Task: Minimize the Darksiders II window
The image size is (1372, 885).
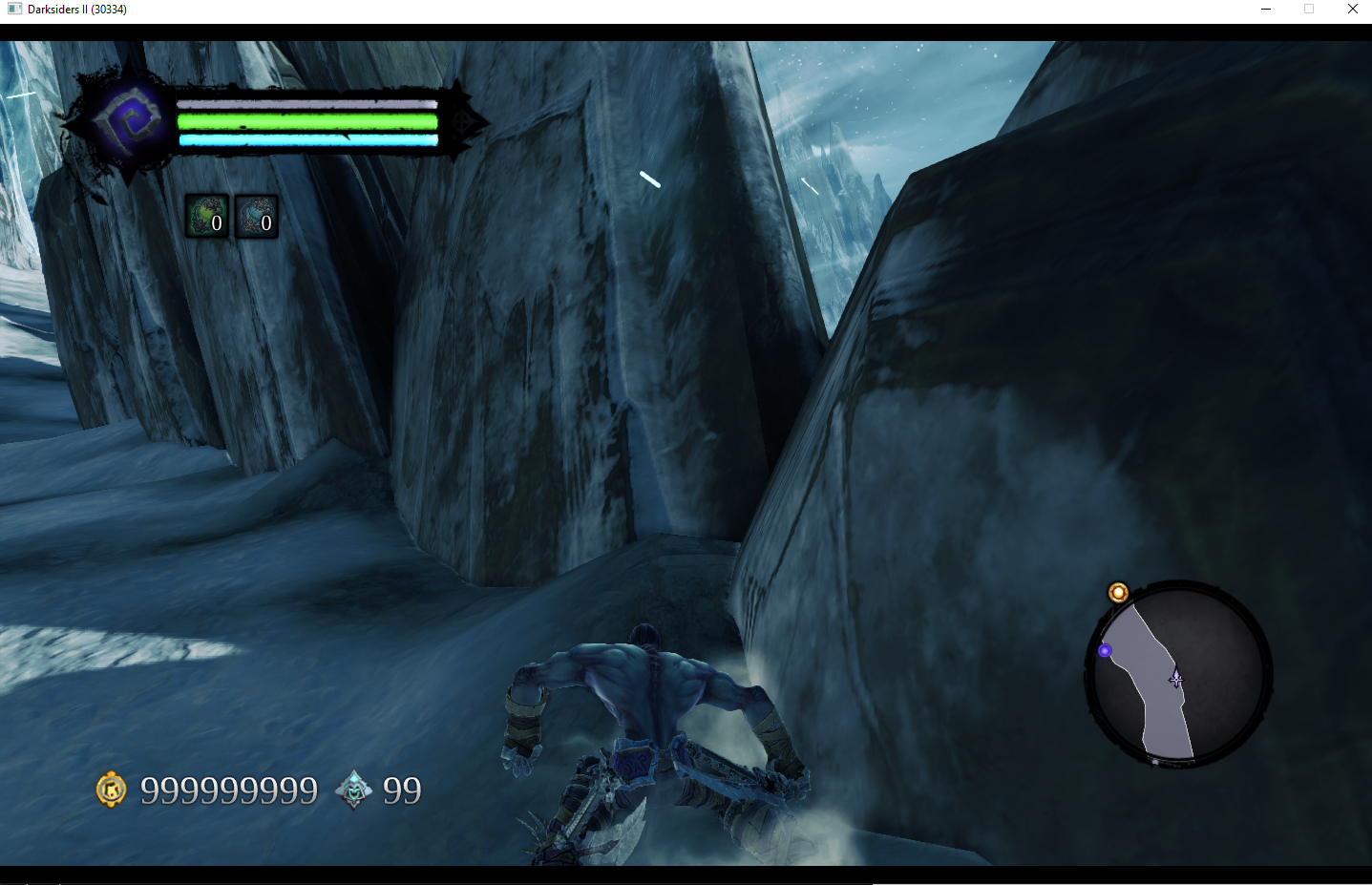Action: click(x=1266, y=10)
